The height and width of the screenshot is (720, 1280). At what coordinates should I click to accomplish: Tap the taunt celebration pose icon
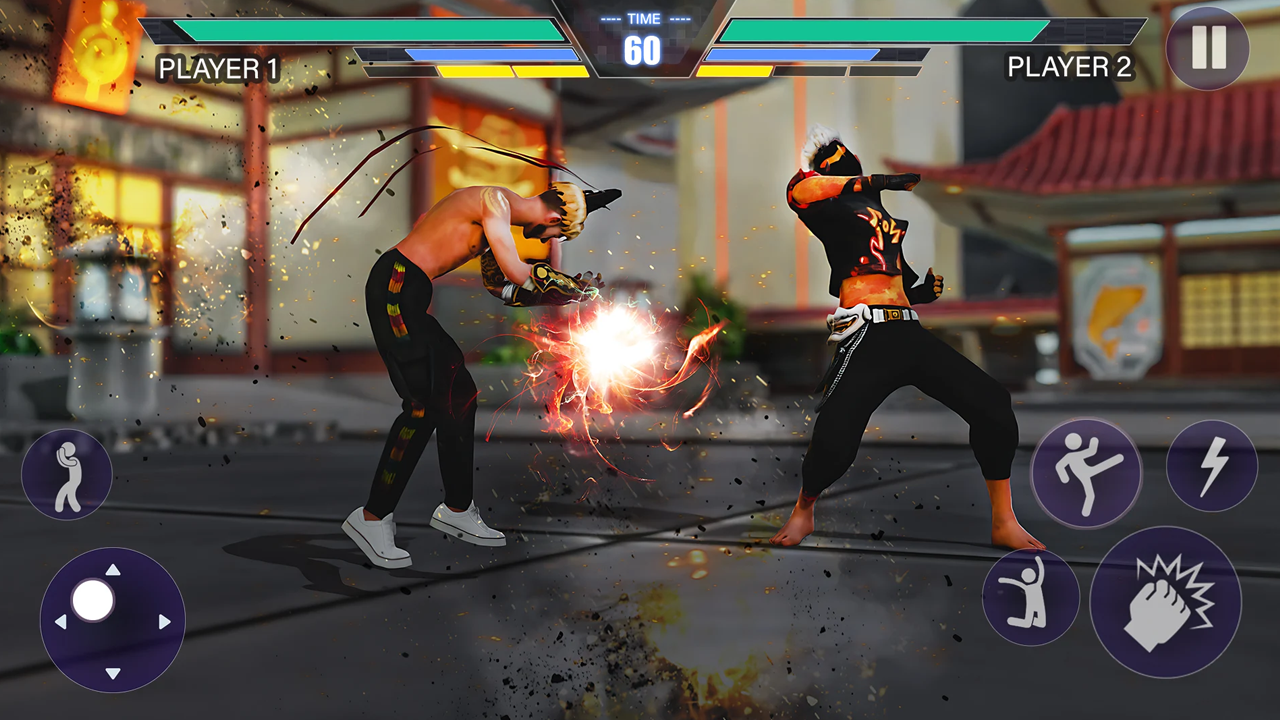click(x=1031, y=597)
